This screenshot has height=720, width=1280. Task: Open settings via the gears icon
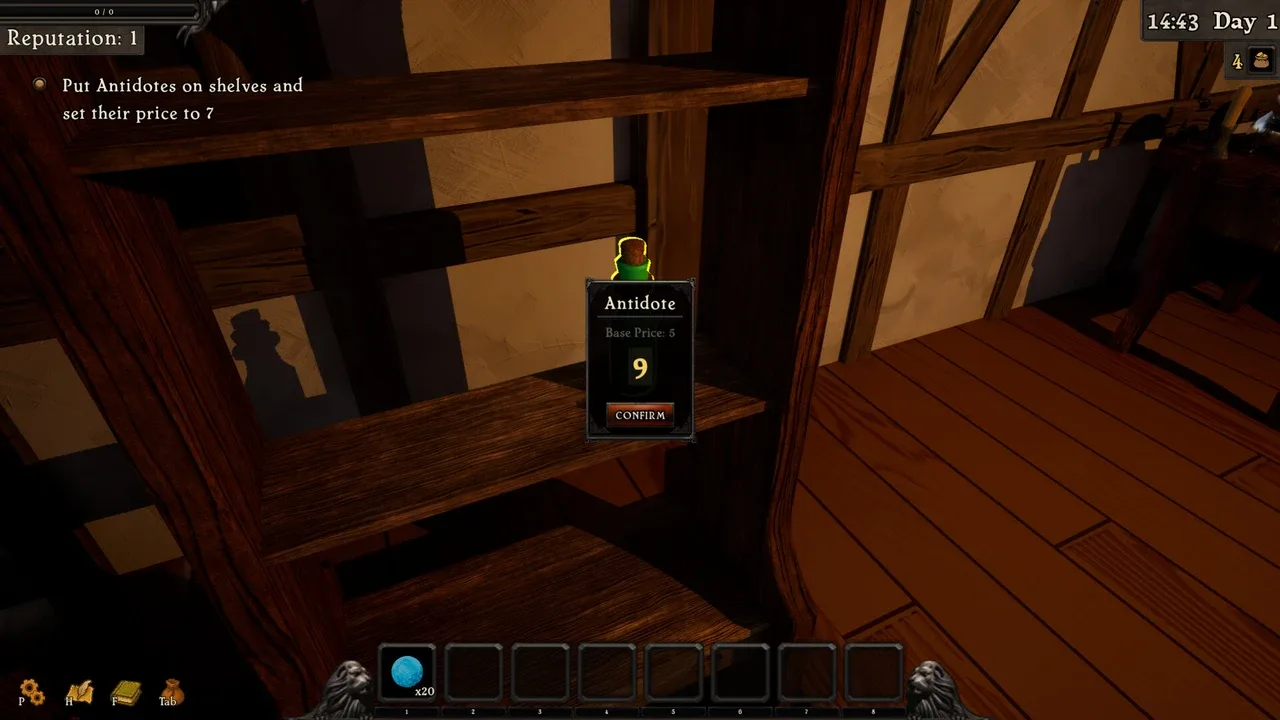pos(32,690)
